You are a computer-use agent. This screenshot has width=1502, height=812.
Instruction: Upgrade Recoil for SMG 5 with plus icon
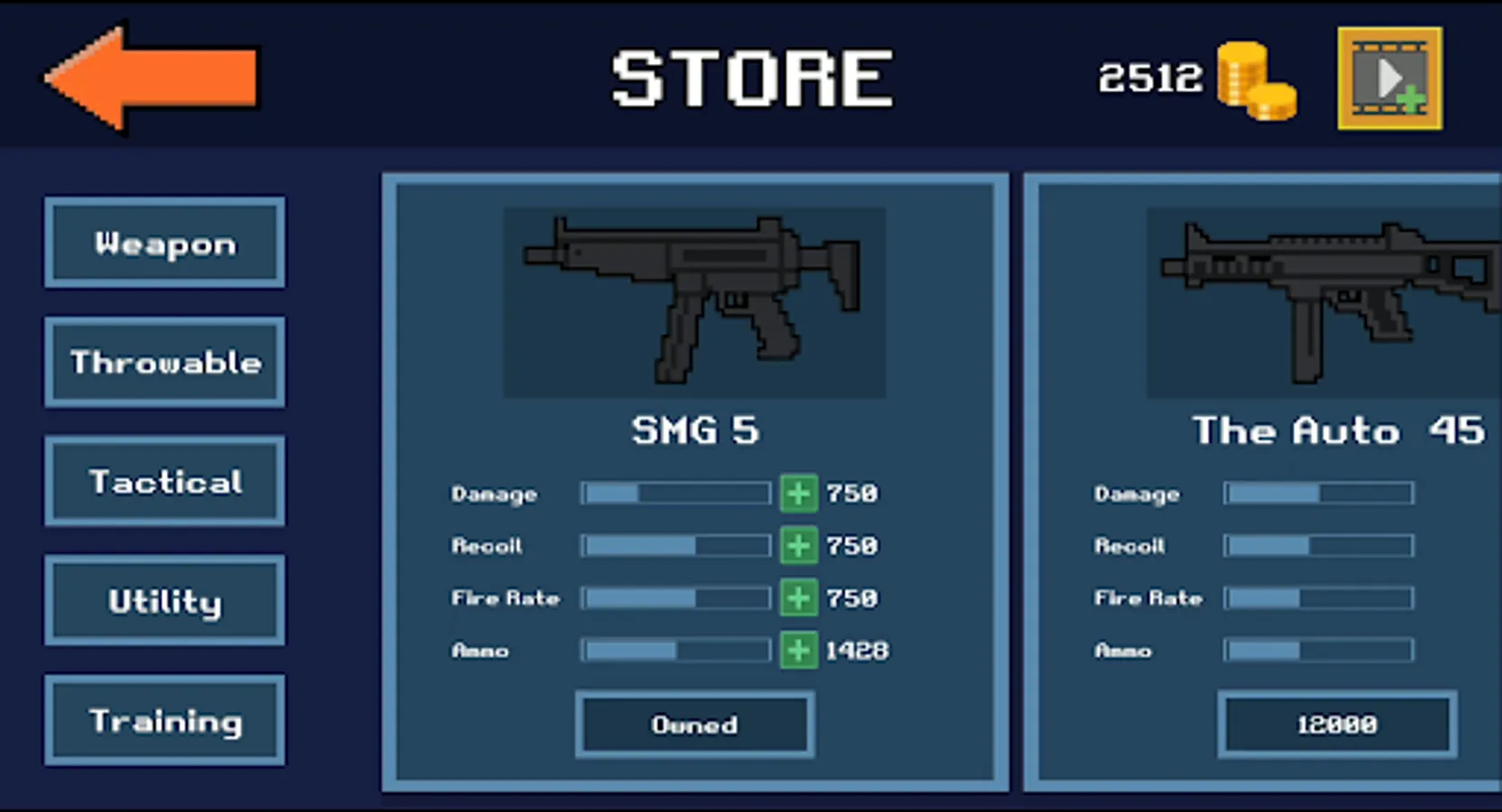[x=798, y=545]
